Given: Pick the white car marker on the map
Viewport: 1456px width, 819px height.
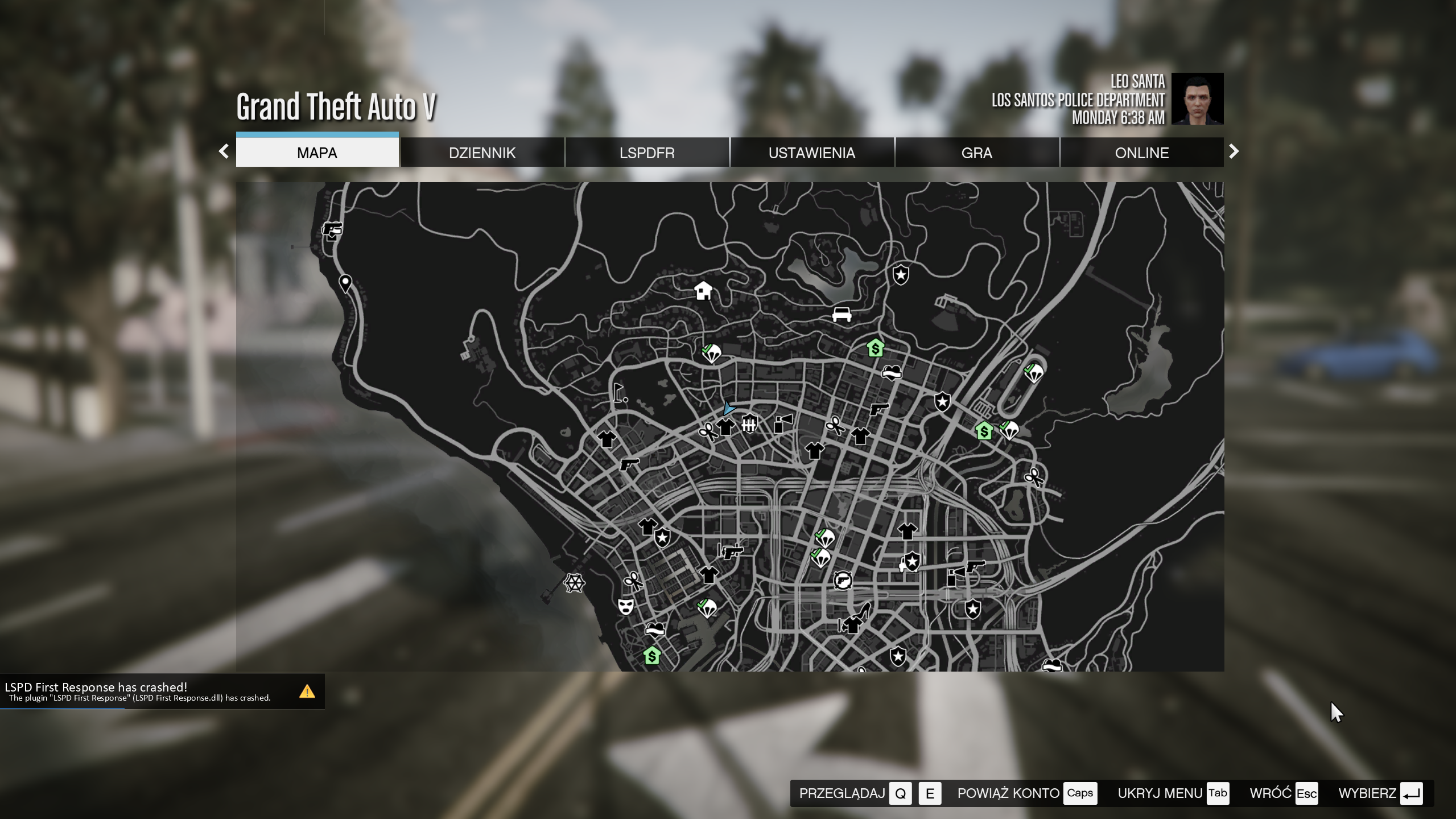Looking at the screenshot, I should (x=842, y=314).
